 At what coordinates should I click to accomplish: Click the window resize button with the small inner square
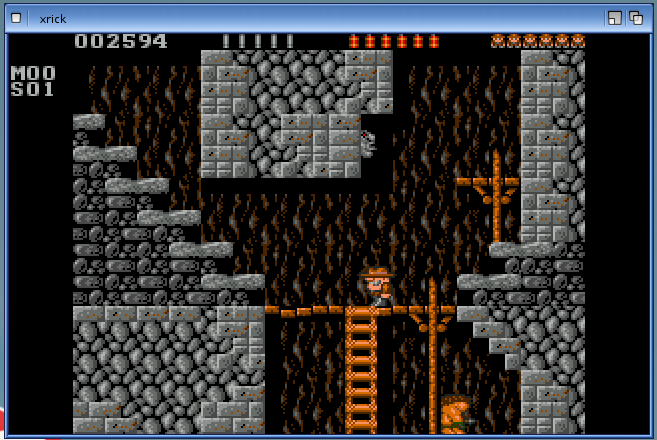click(614, 18)
